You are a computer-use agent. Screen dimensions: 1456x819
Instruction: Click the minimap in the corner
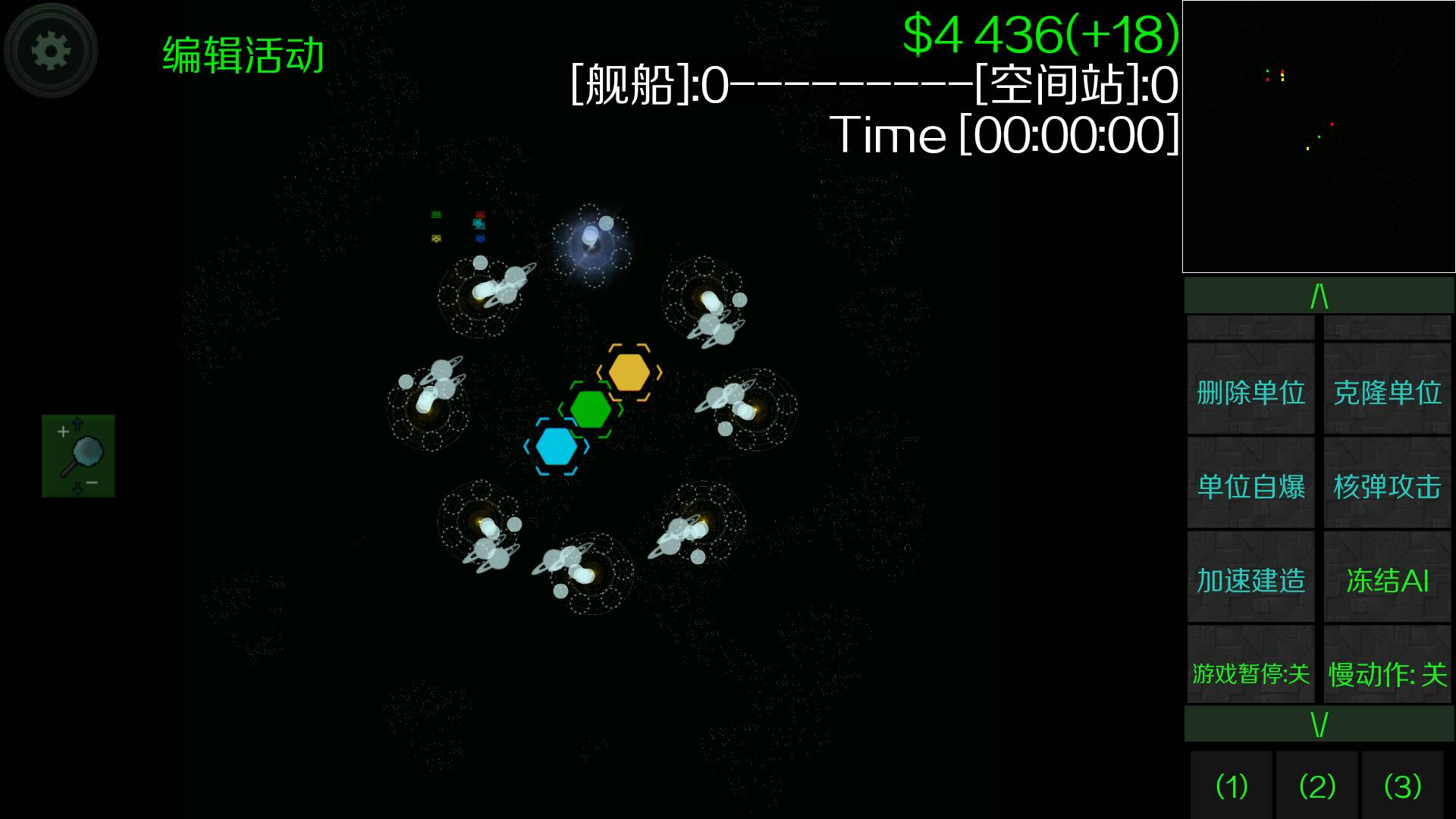(1318, 136)
